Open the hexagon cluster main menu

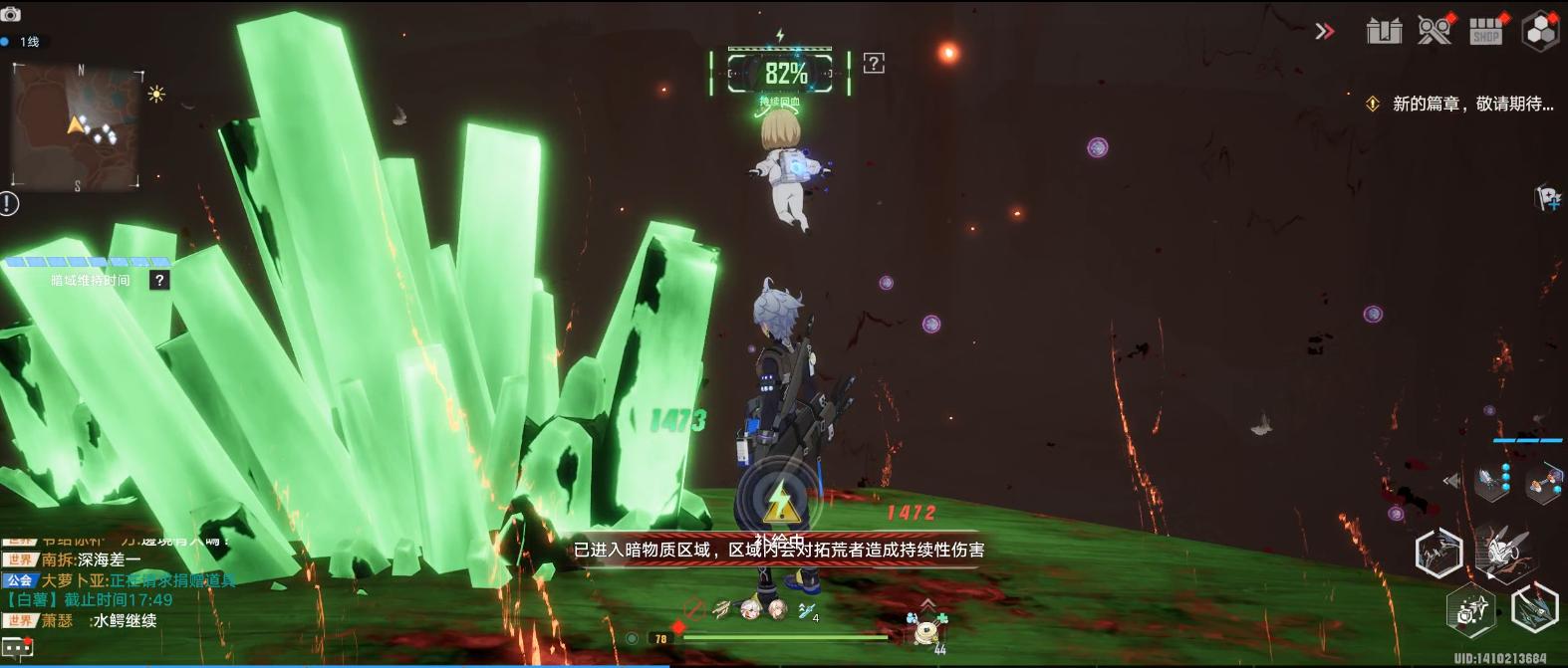[x=1540, y=31]
